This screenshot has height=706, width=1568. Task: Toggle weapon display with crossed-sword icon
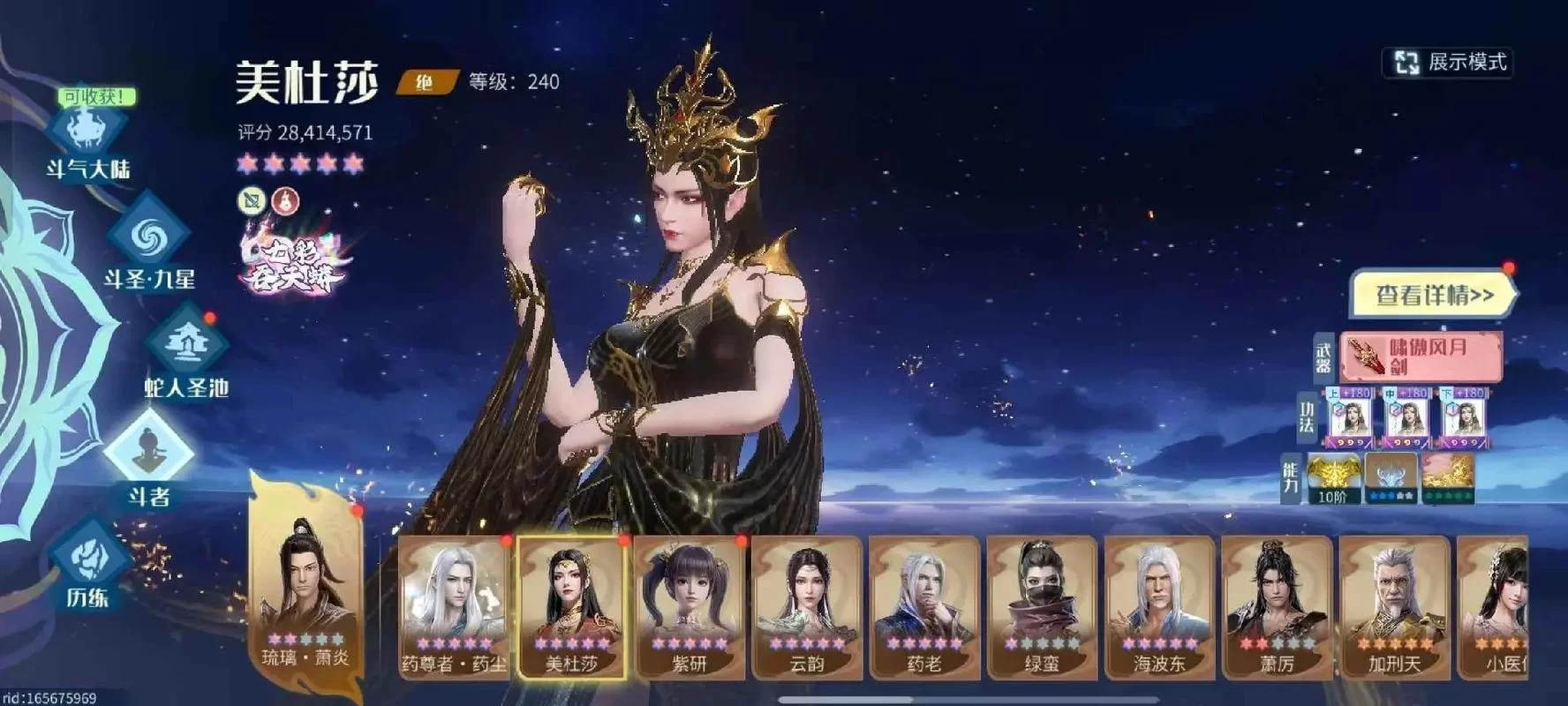point(253,202)
